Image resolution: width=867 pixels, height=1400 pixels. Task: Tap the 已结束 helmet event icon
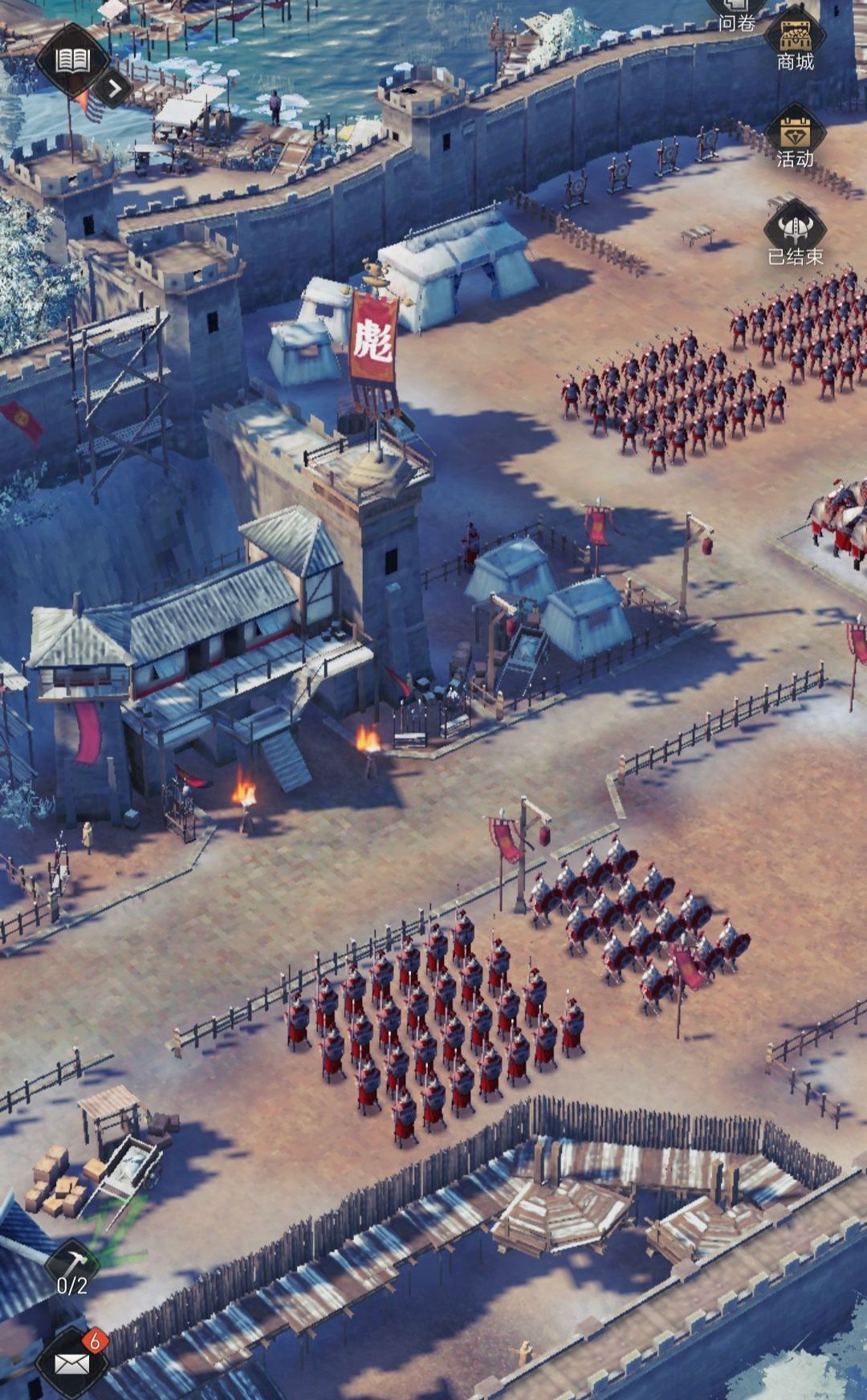795,234
